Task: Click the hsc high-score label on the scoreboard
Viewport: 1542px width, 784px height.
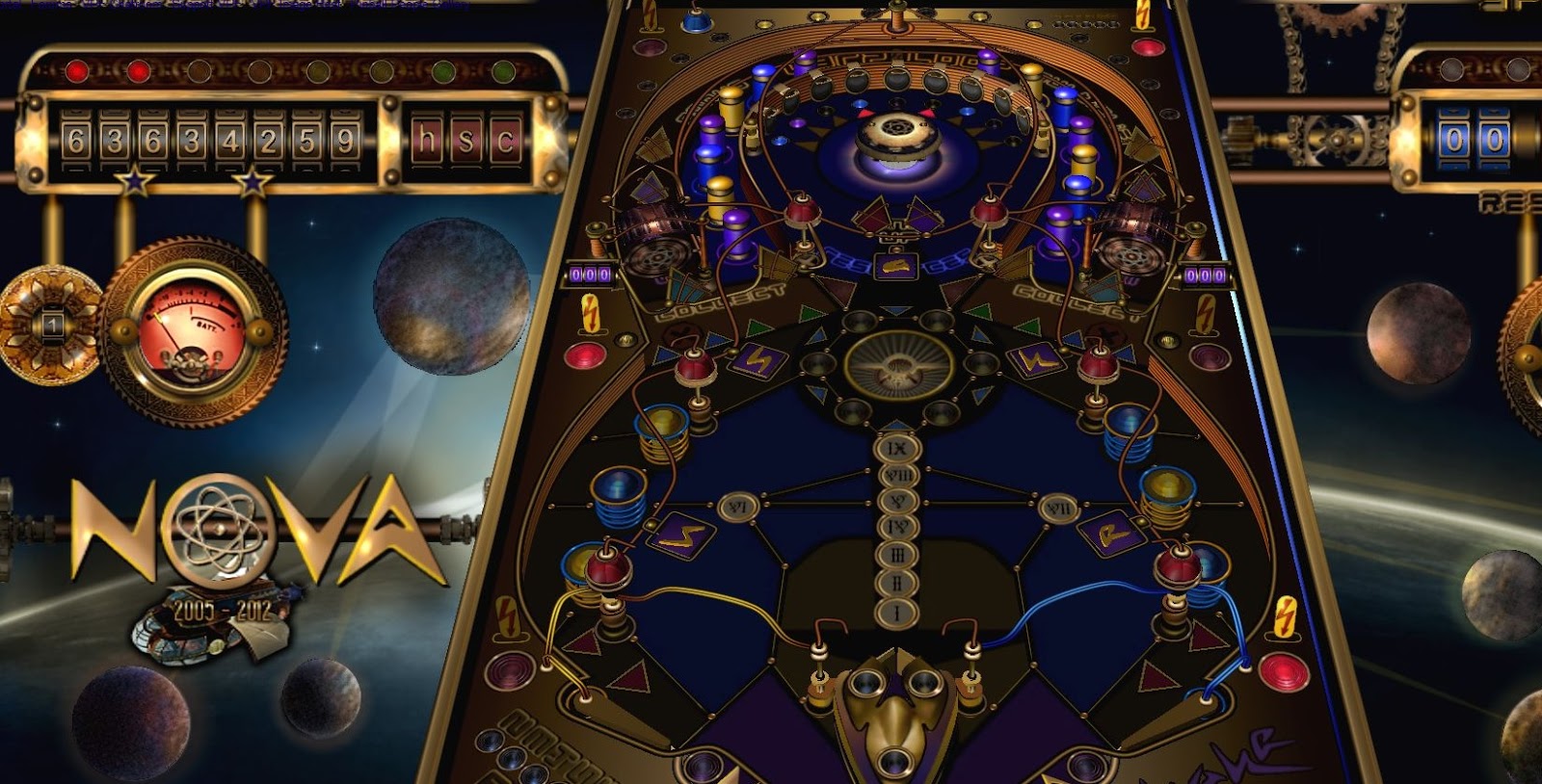Action: [467, 138]
